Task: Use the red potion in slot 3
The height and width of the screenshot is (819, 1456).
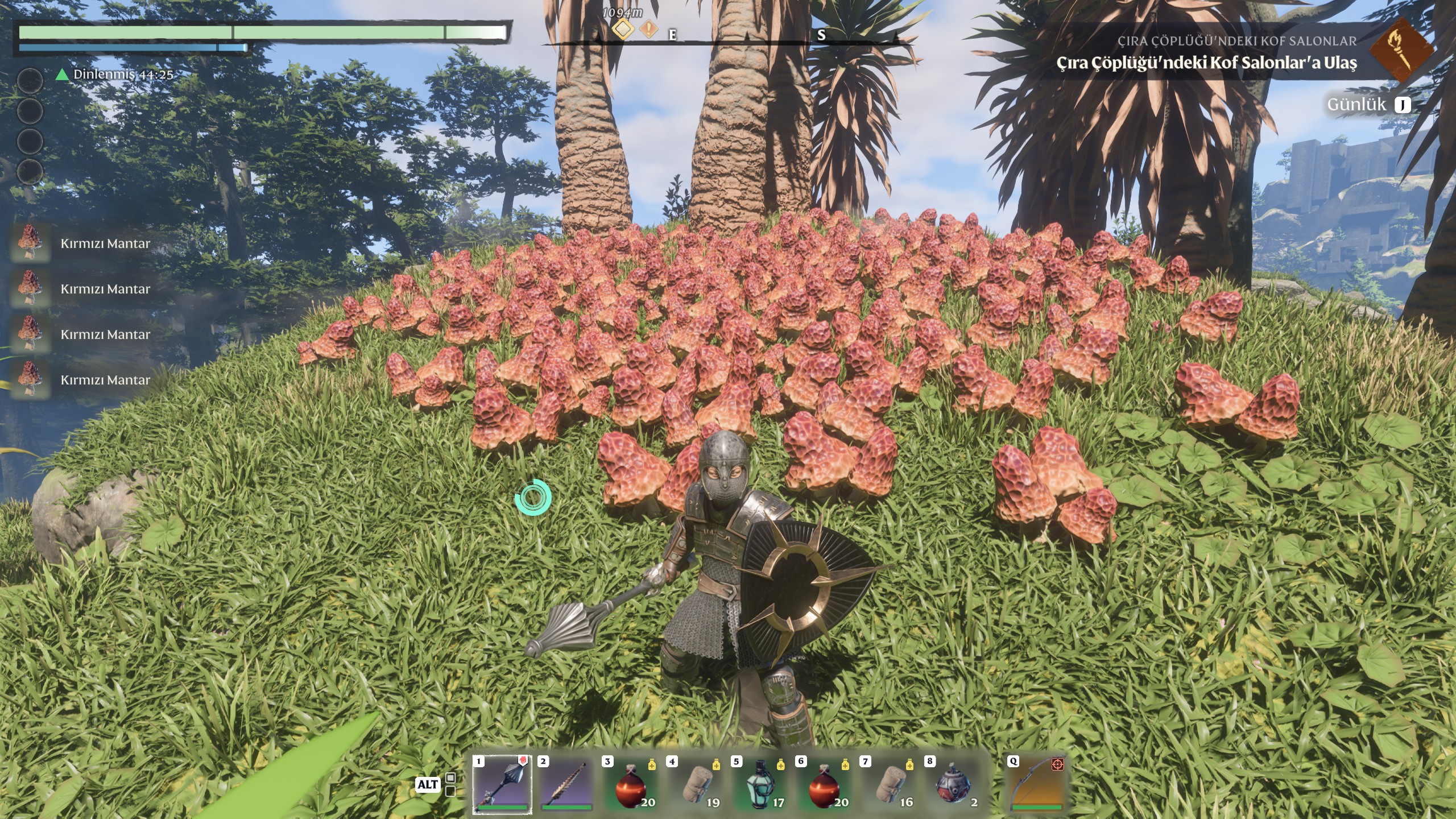Action: pyautogui.click(x=631, y=785)
